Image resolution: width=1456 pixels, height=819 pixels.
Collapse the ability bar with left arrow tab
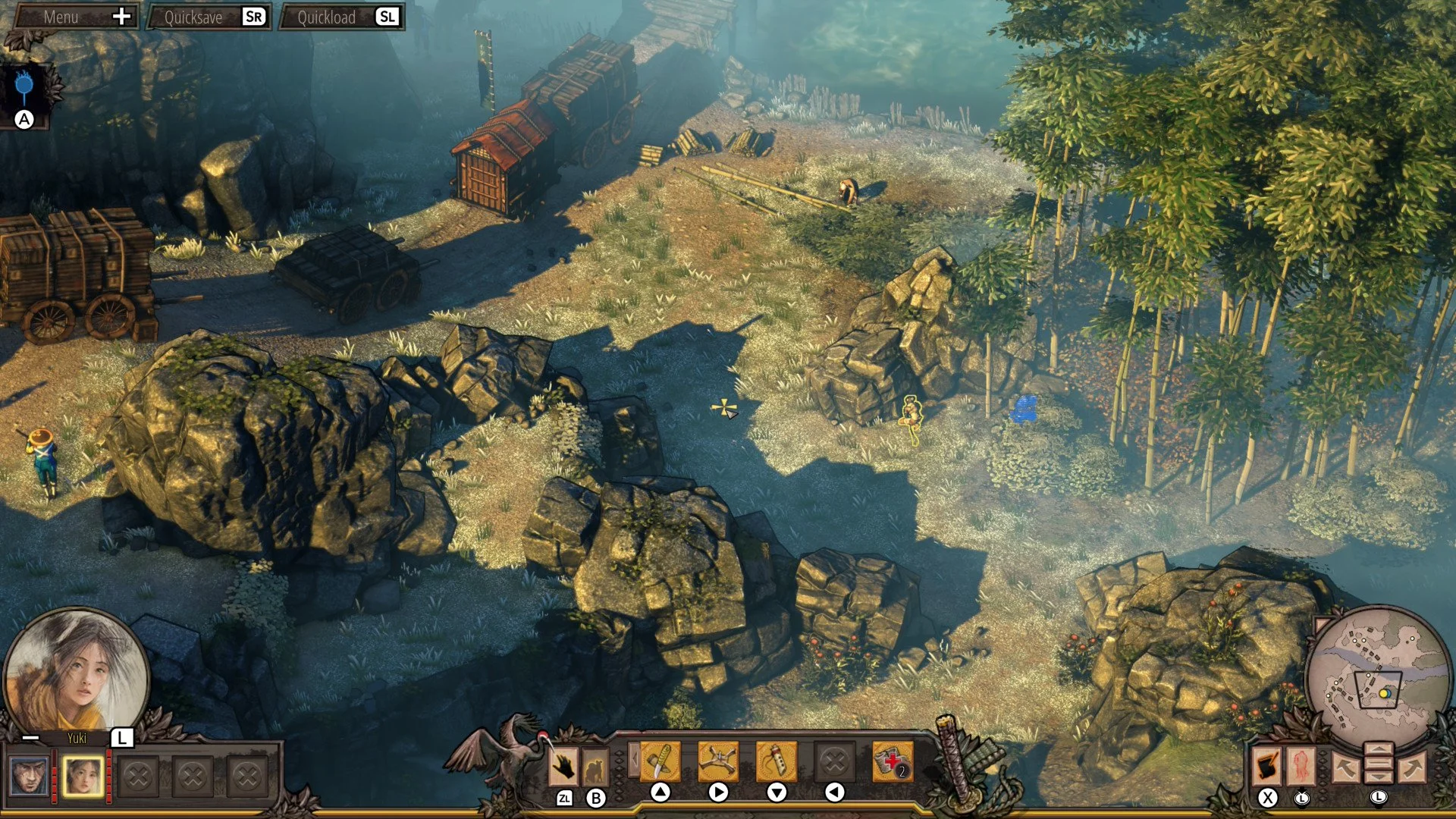(x=632, y=759)
